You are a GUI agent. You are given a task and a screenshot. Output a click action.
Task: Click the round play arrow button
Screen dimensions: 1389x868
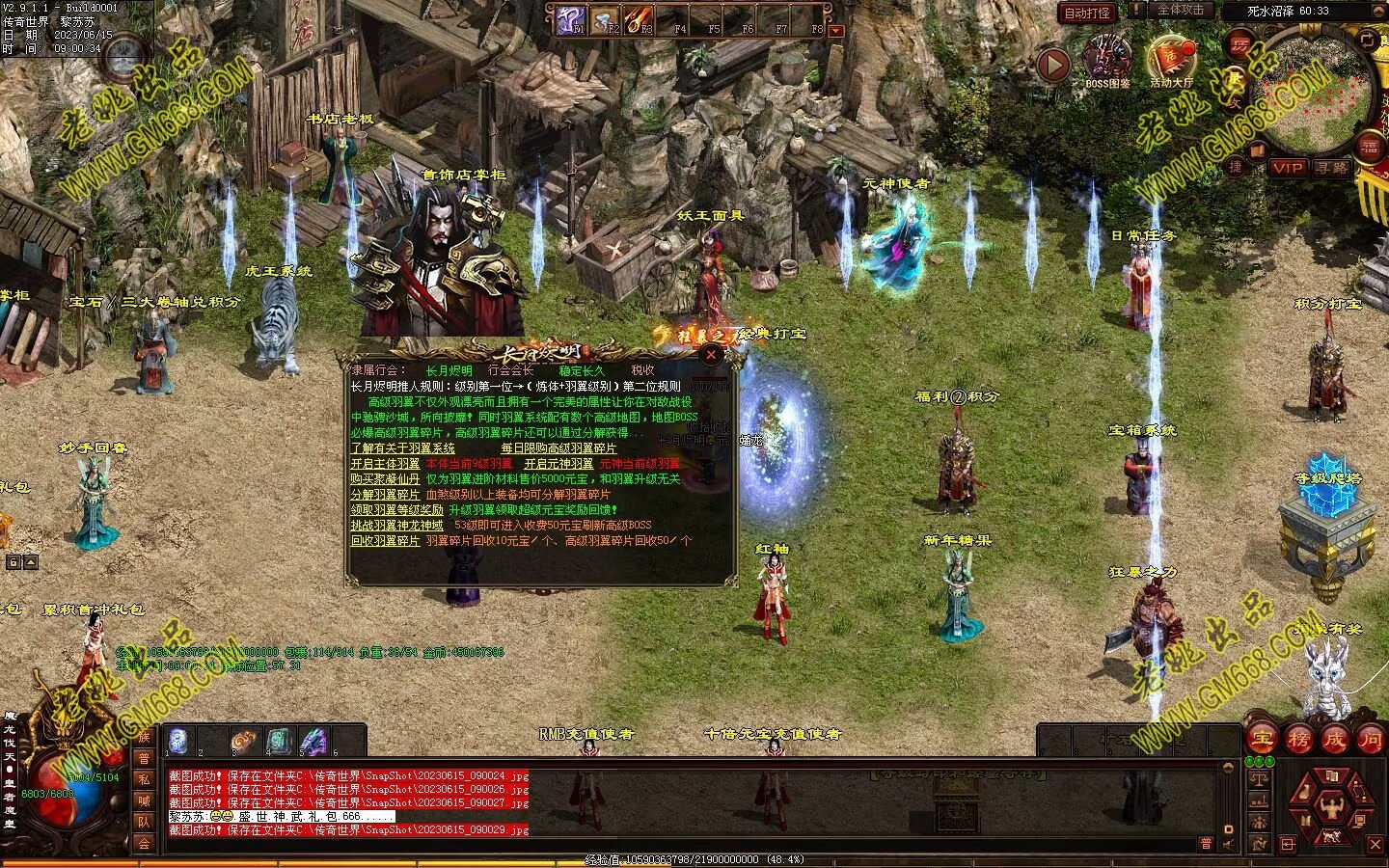1053,65
